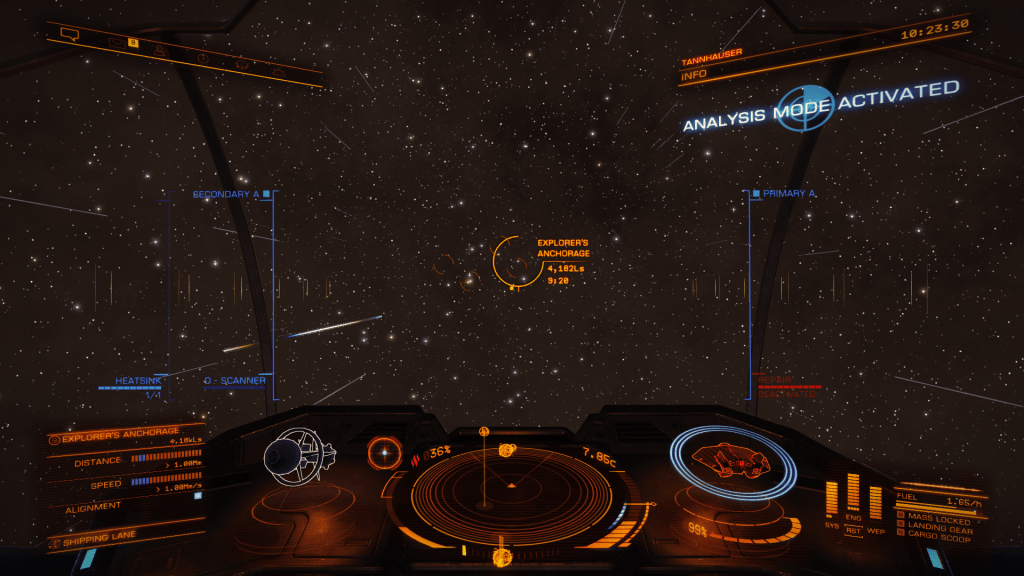This screenshot has height=576, width=1024.
Task: Select the D-Scanner fire group item
Action: pos(234,380)
